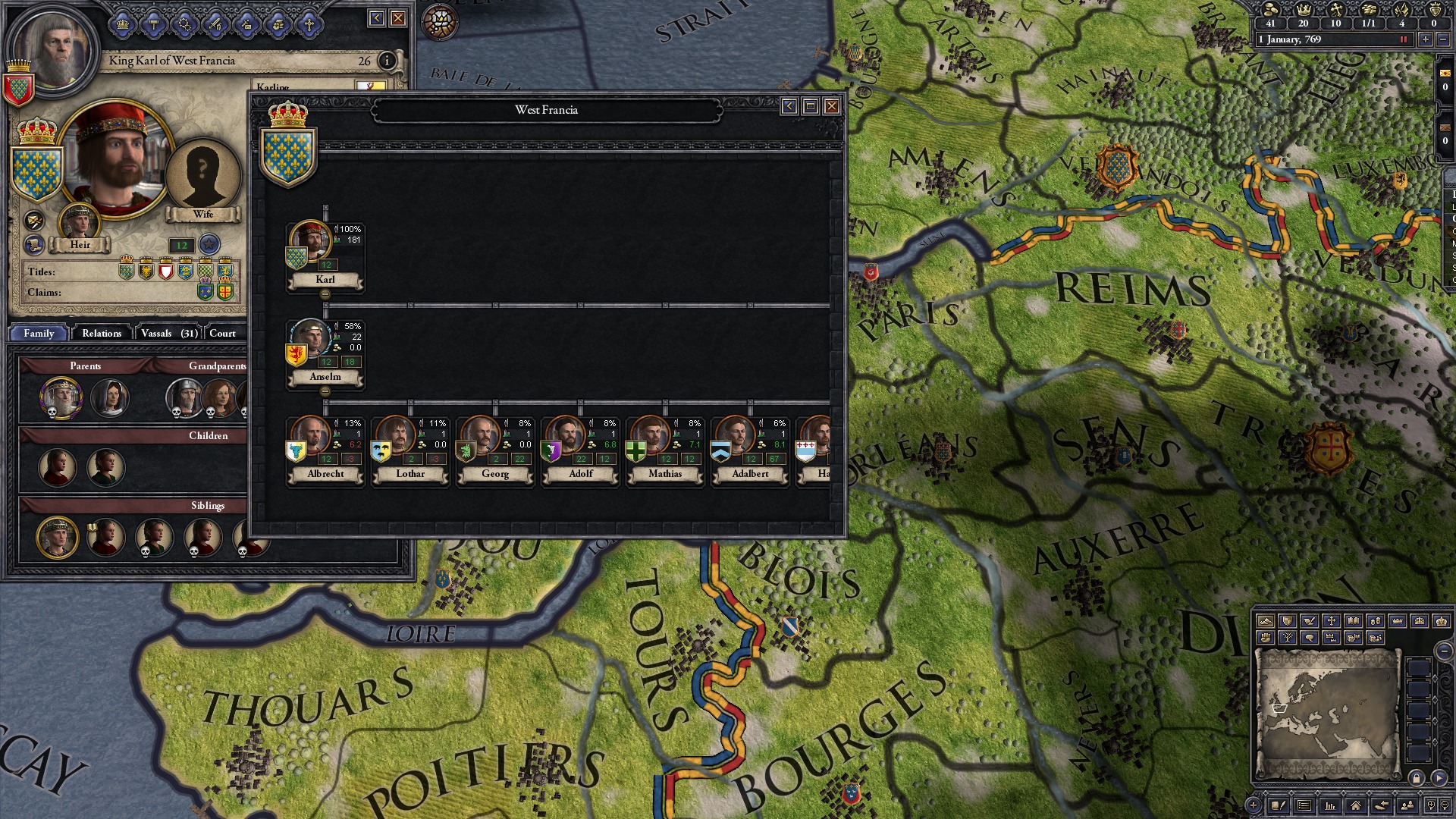The image size is (1456, 819).
Task: Collapse Karl's branch in the dynasty tree
Action: click(325, 293)
